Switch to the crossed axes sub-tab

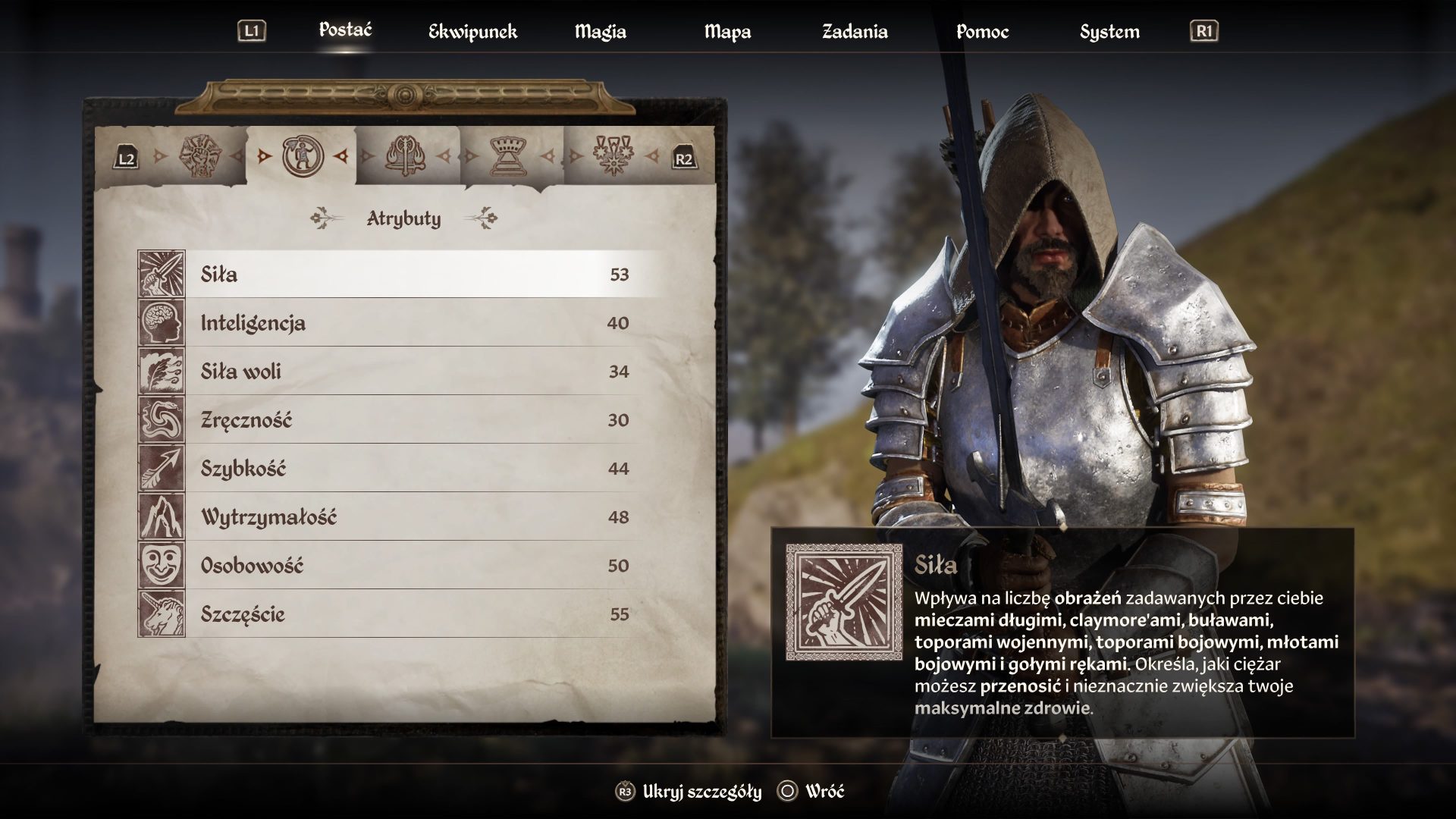click(406, 157)
